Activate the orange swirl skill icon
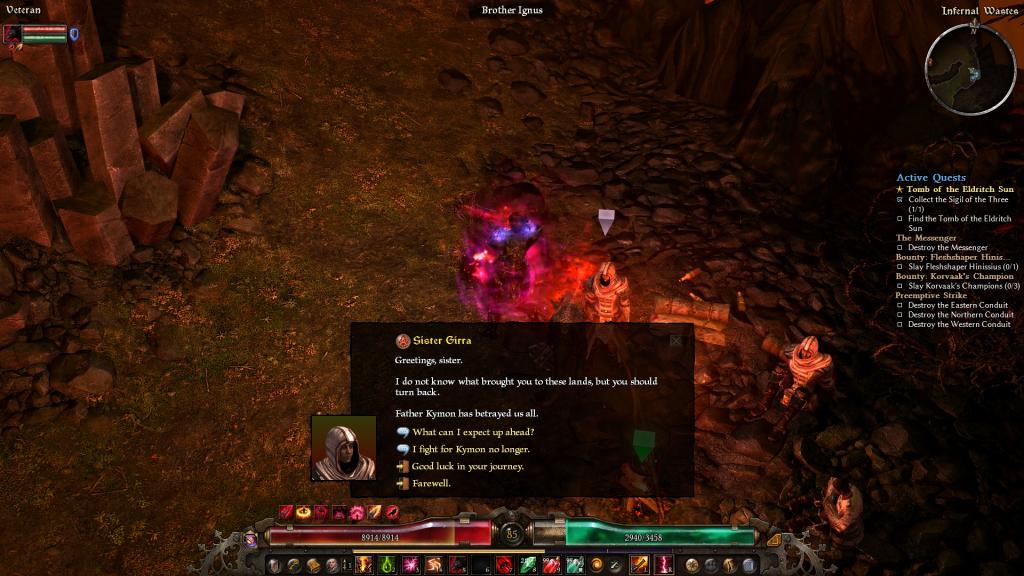 (x=434, y=565)
